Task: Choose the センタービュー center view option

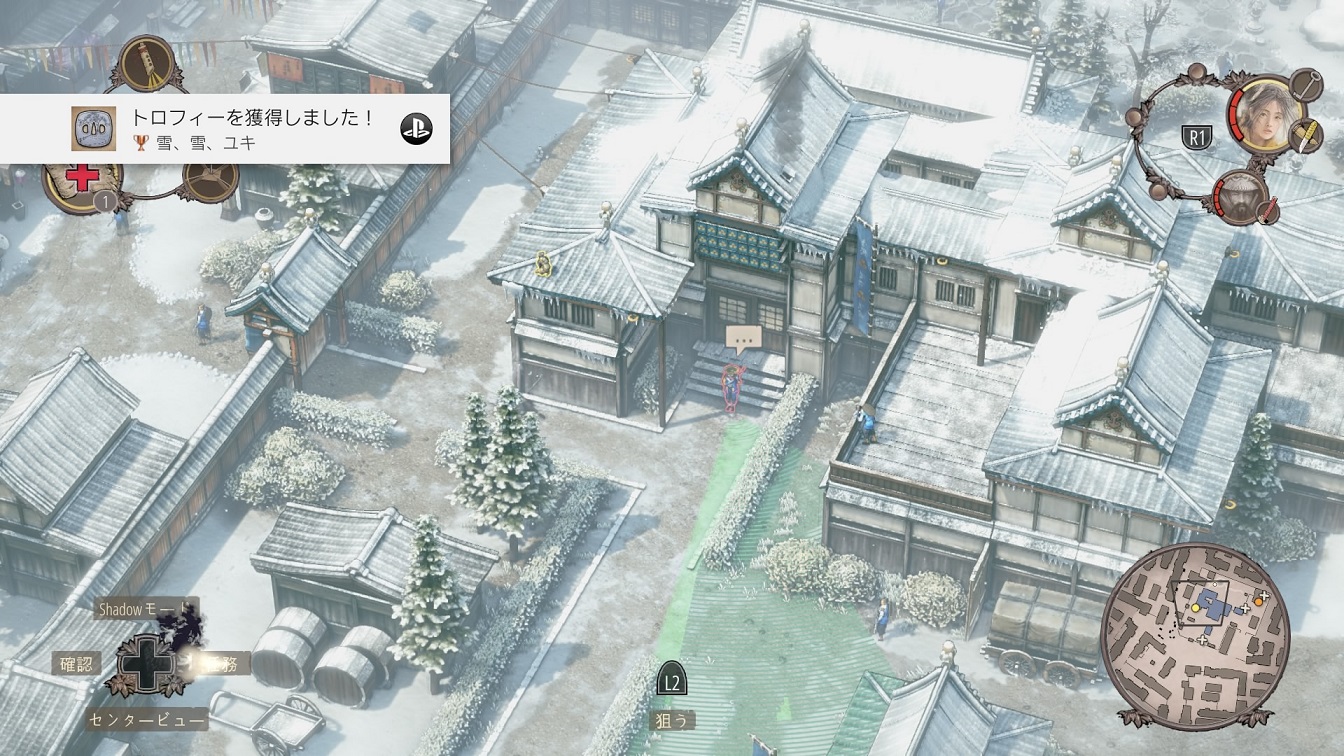Action: click(x=146, y=719)
